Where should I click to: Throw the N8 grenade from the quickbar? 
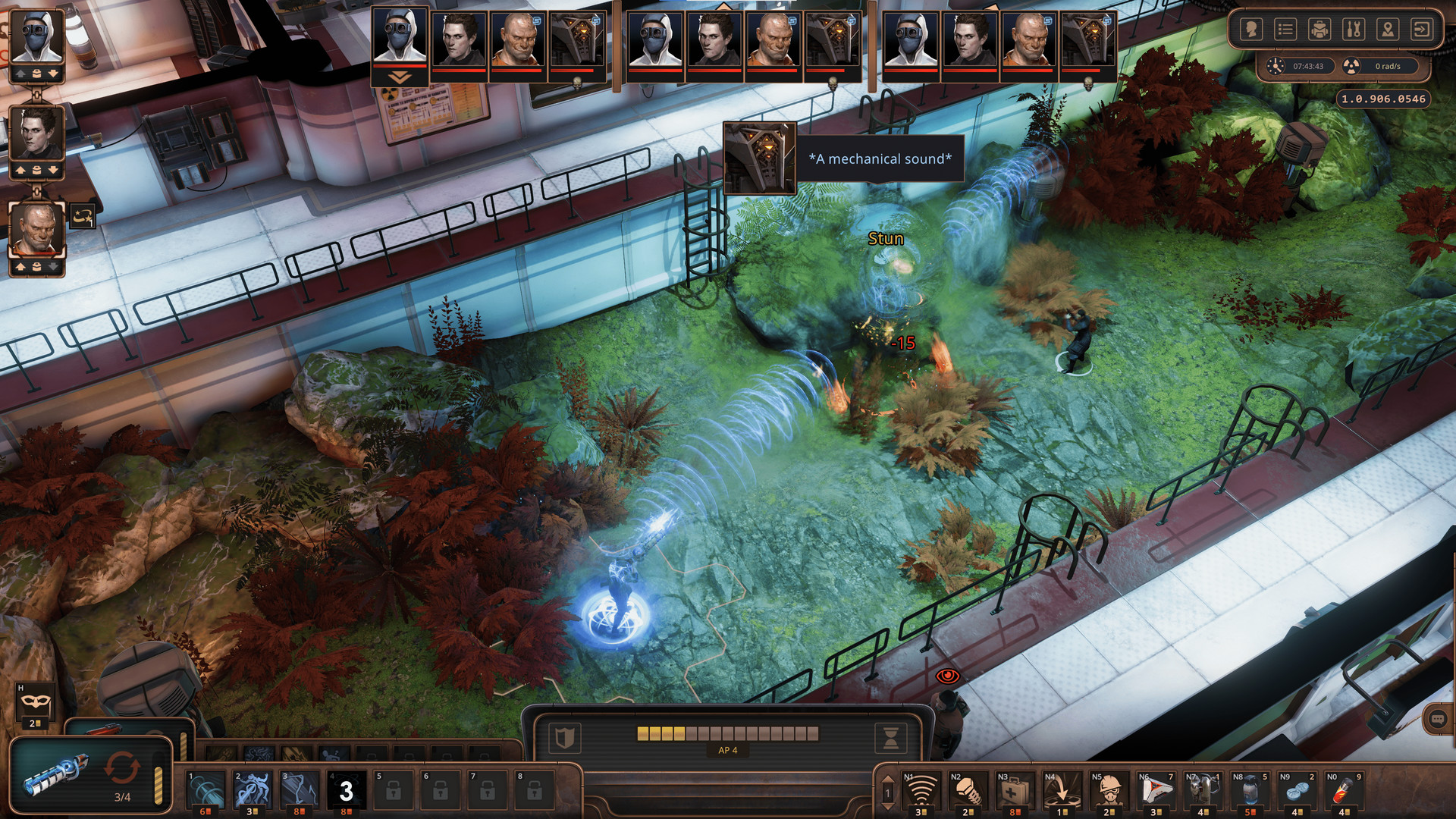click(1251, 789)
